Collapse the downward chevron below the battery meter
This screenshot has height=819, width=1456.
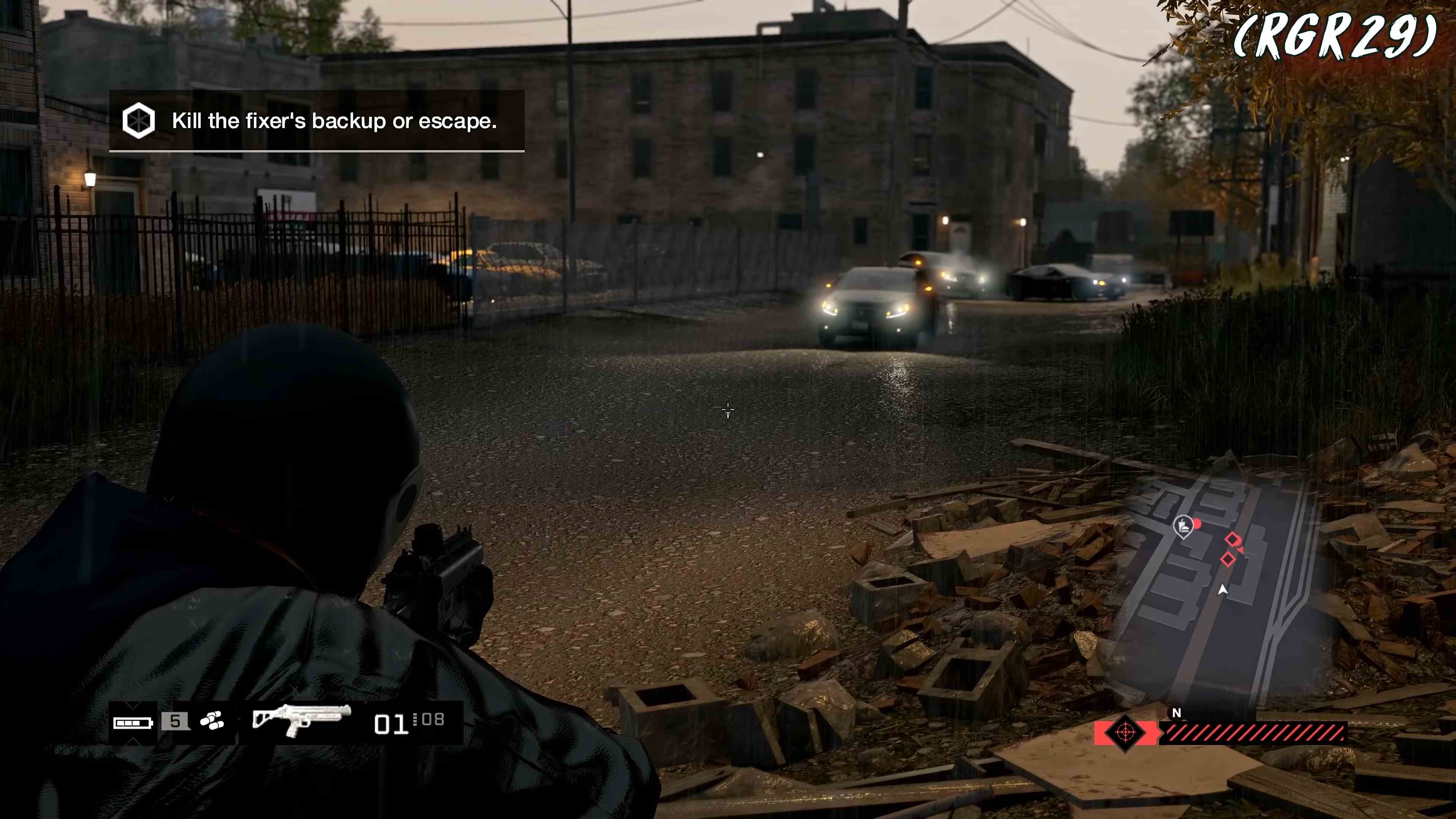pos(132,741)
